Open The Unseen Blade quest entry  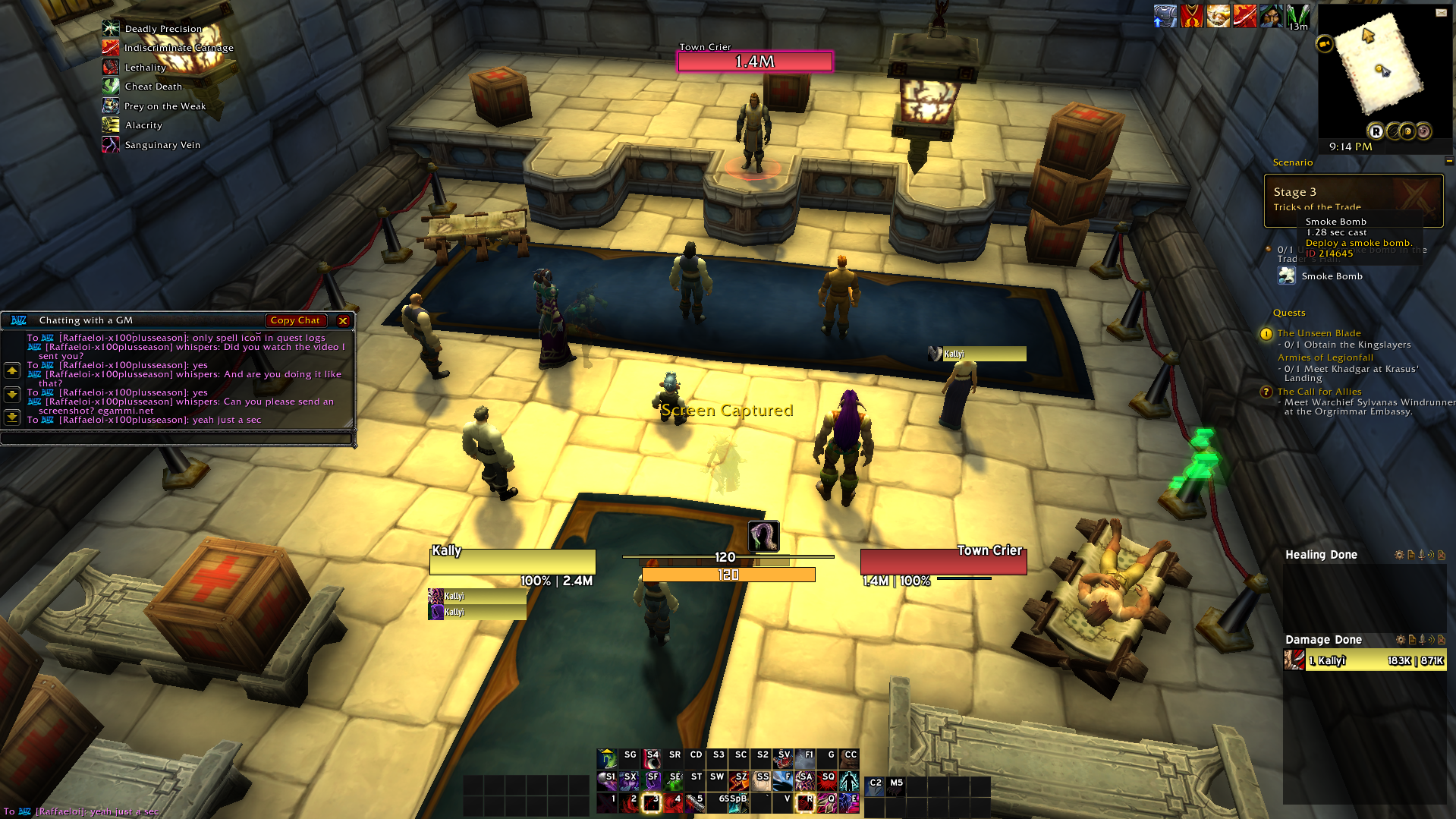tap(1319, 333)
